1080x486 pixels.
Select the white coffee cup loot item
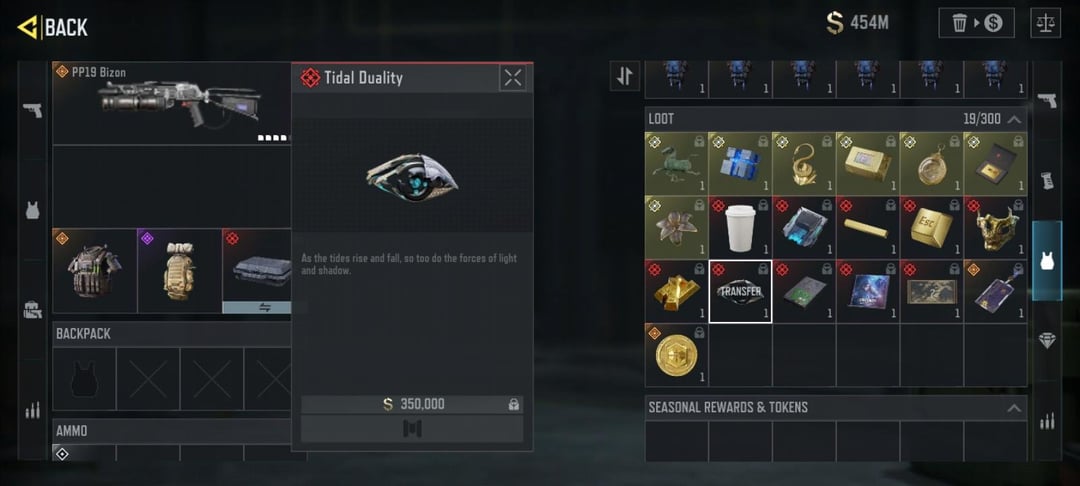pos(740,226)
